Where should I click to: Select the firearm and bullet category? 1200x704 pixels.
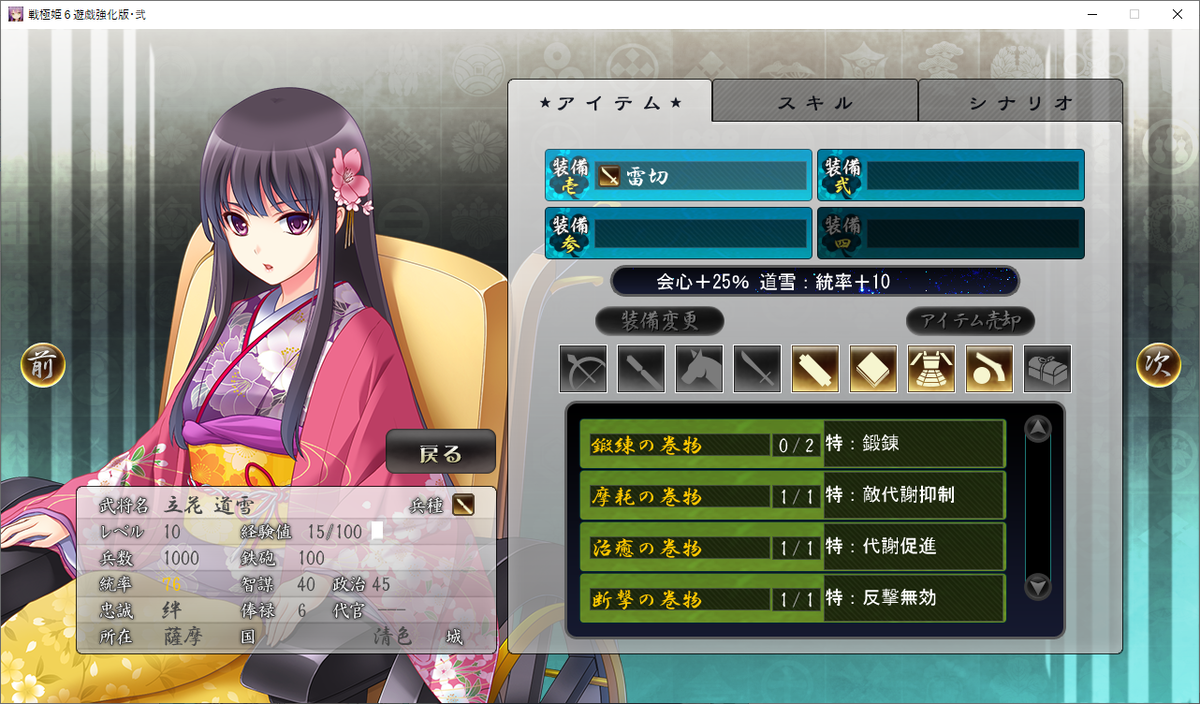[x=990, y=369]
